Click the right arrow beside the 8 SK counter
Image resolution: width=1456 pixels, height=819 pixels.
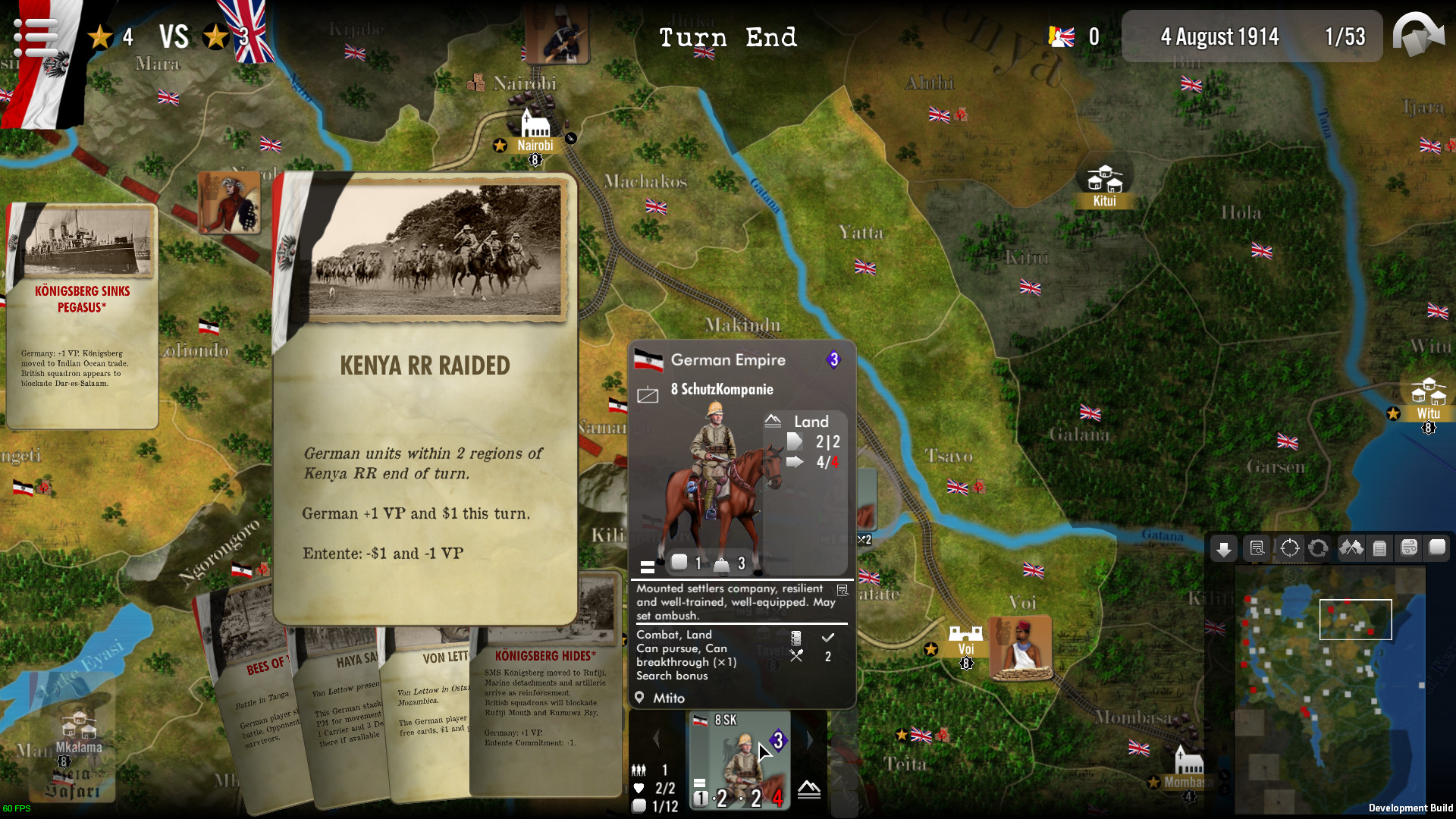point(810,739)
